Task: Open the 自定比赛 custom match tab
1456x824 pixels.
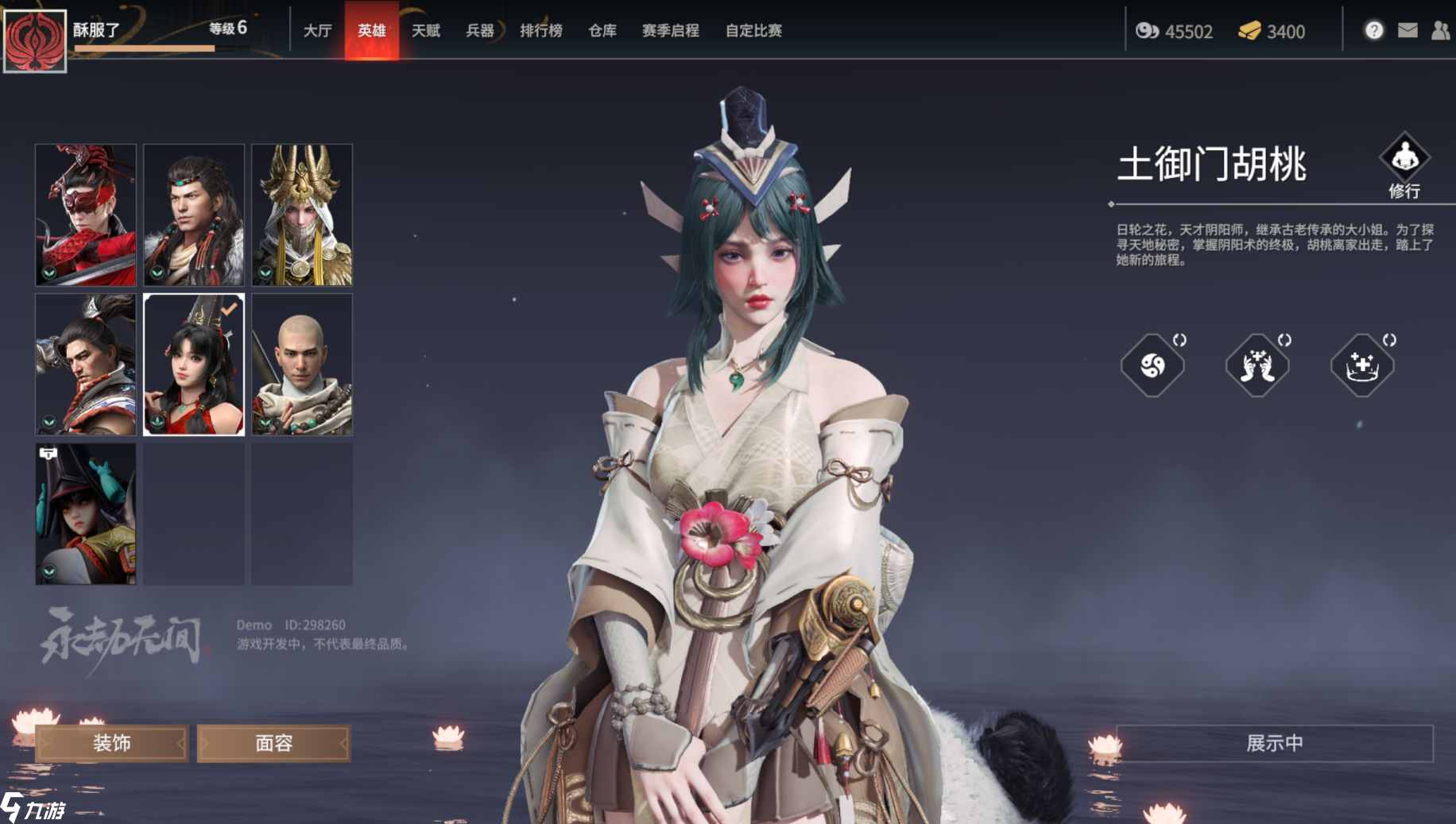Action: 753,30
